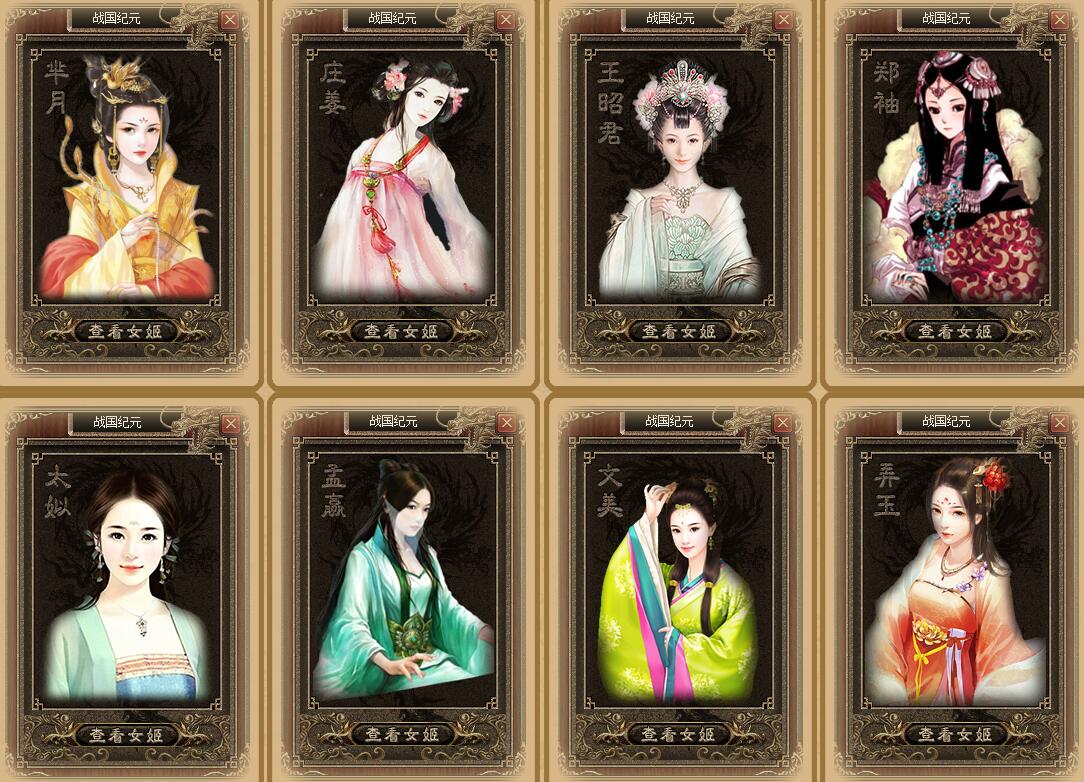
Task: Dismiss the 庄姜 card panel
Action: pyautogui.click(x=506, y=19)
